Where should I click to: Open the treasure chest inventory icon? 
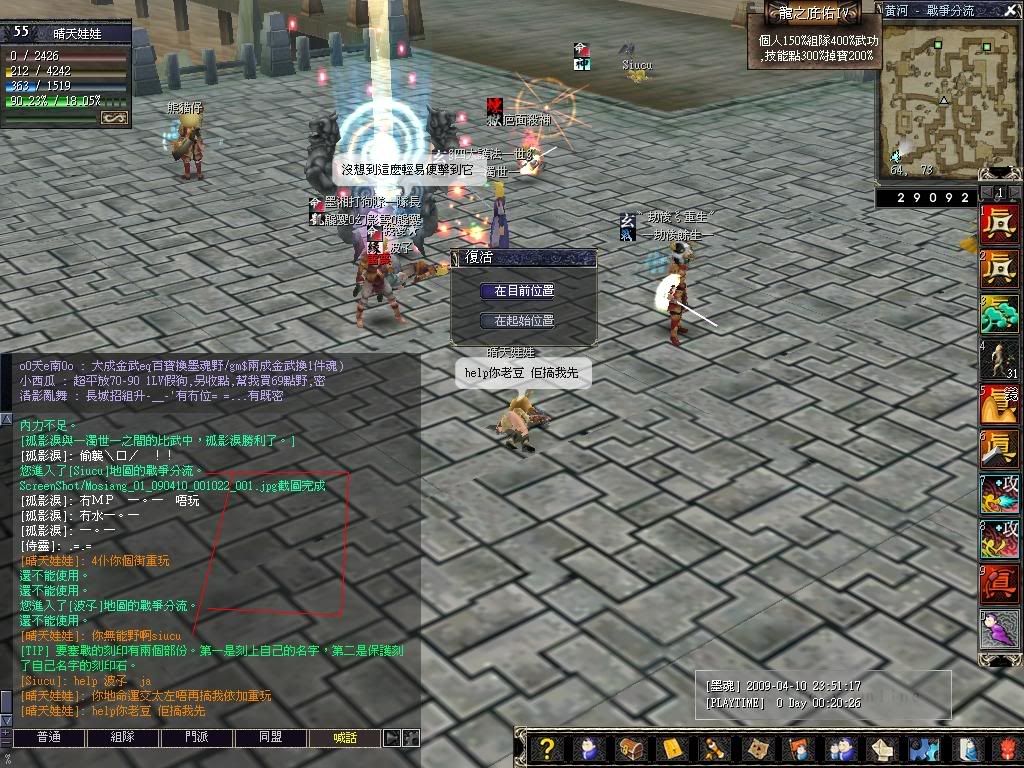pyautogui.click(x=630, y=748)
